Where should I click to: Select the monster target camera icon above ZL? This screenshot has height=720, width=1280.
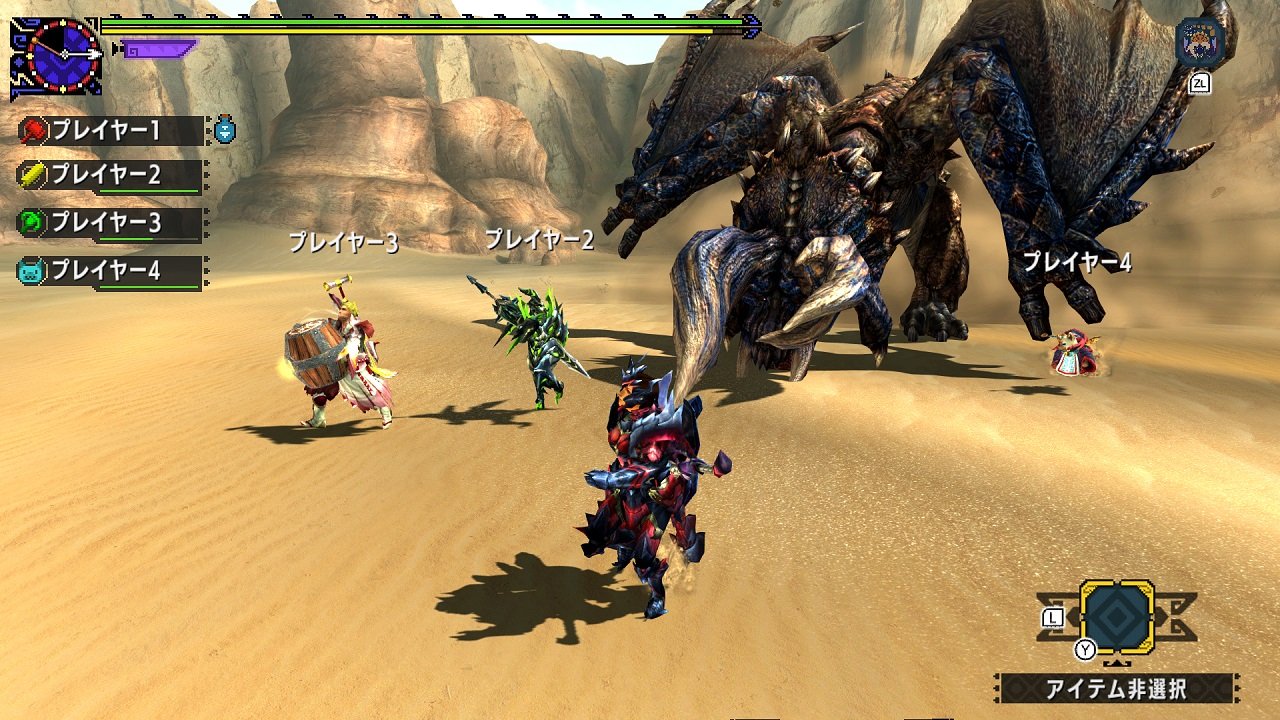(1196, 42)
